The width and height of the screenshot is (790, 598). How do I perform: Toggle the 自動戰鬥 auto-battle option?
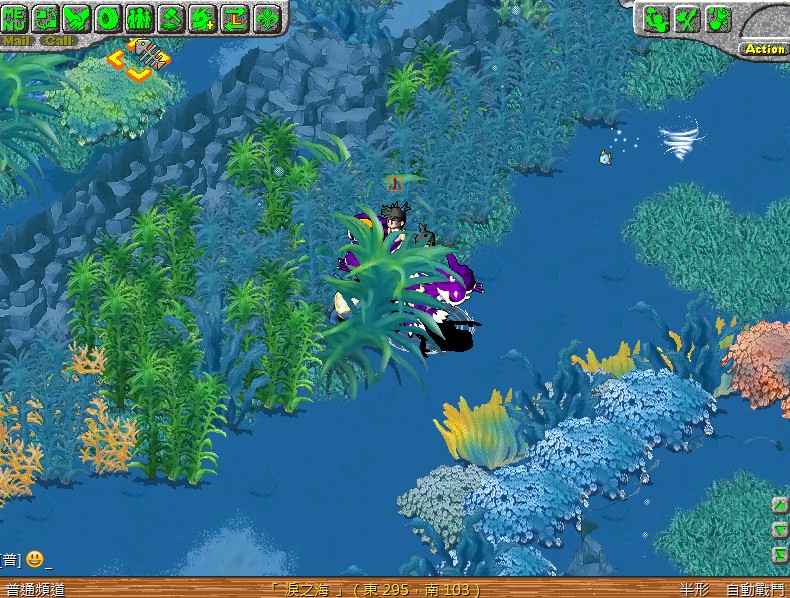755,590
